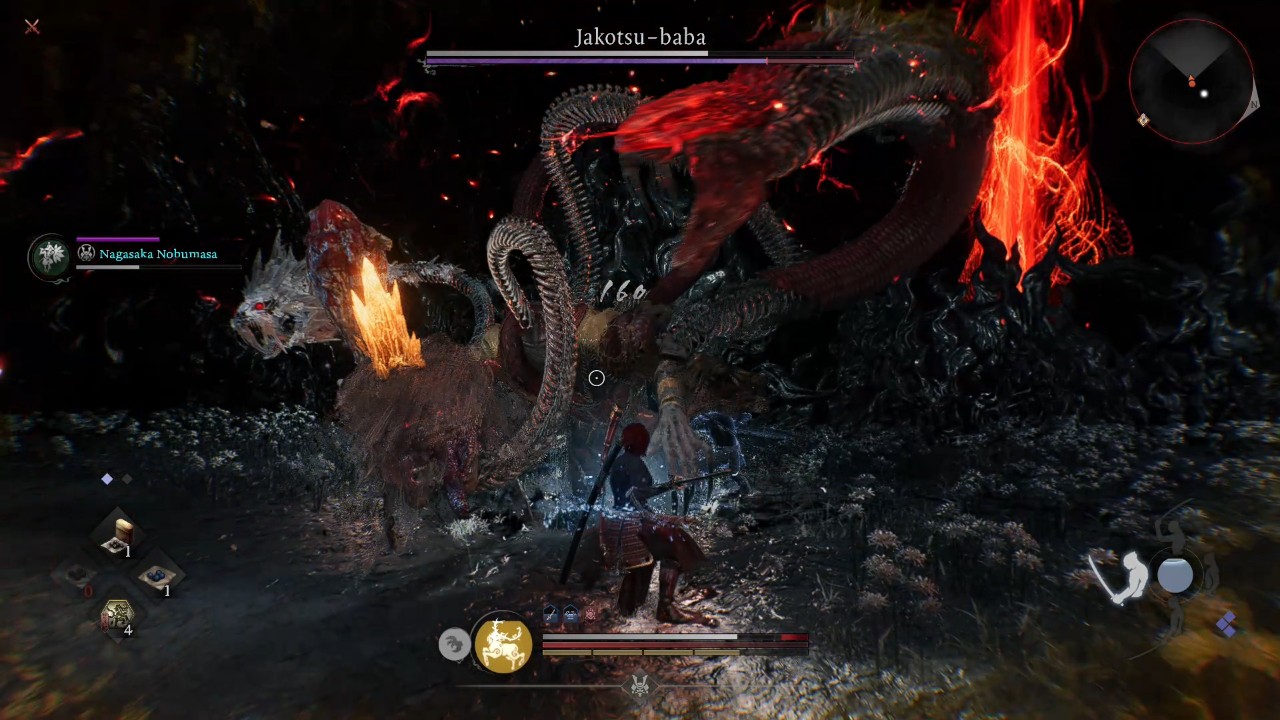Click the Nagasaka Nobumasa name label
This screenshot has height=720, width=1280.
click(x=157, y=254)
